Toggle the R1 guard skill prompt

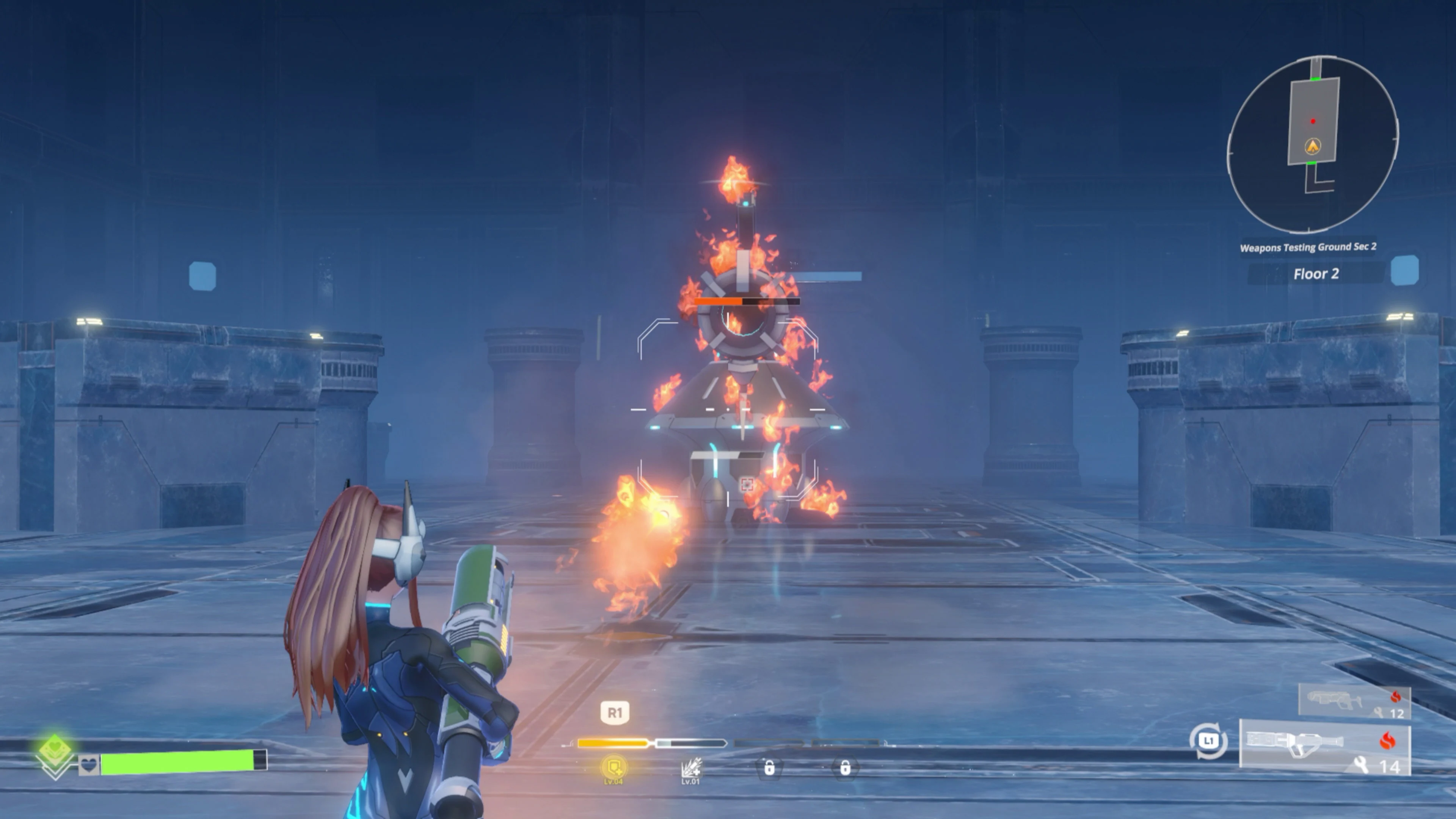[x=615, y=713]
